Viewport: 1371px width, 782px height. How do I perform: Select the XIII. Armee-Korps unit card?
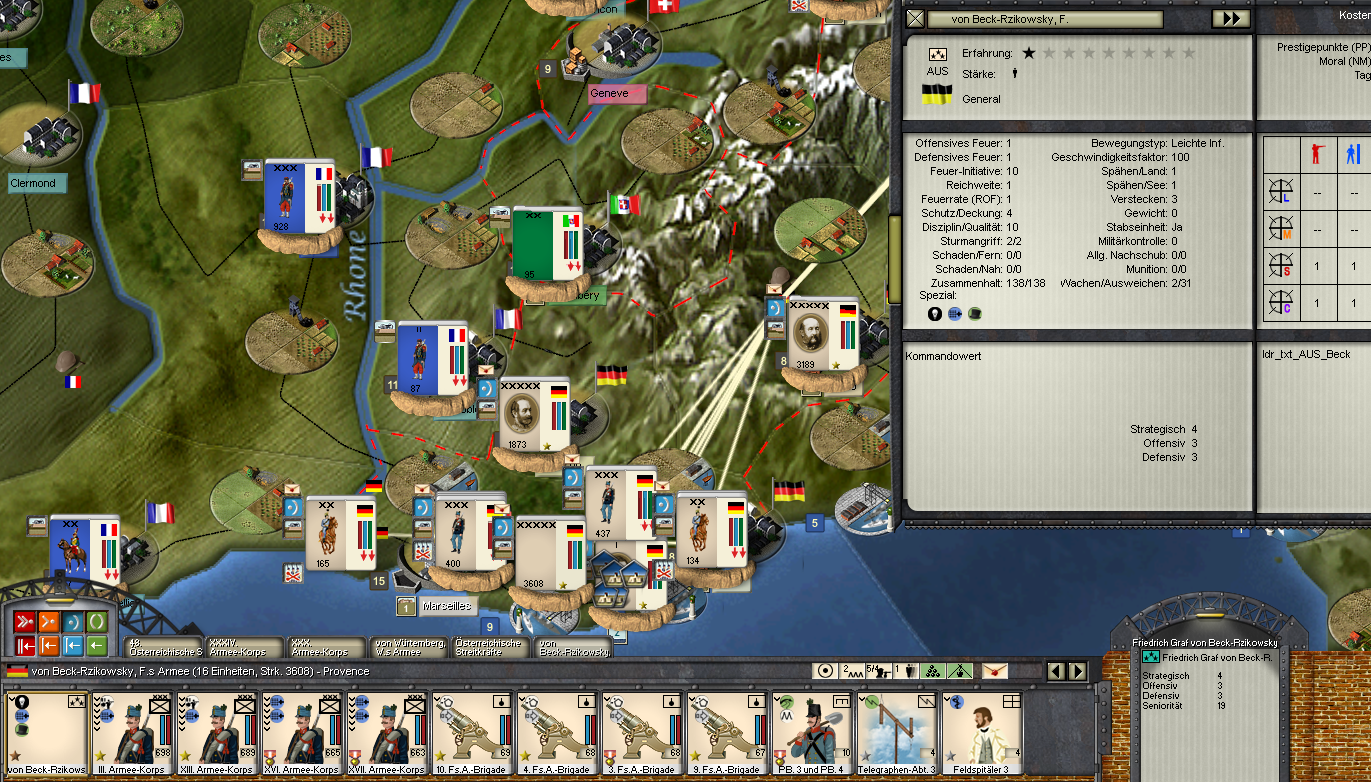218,734
